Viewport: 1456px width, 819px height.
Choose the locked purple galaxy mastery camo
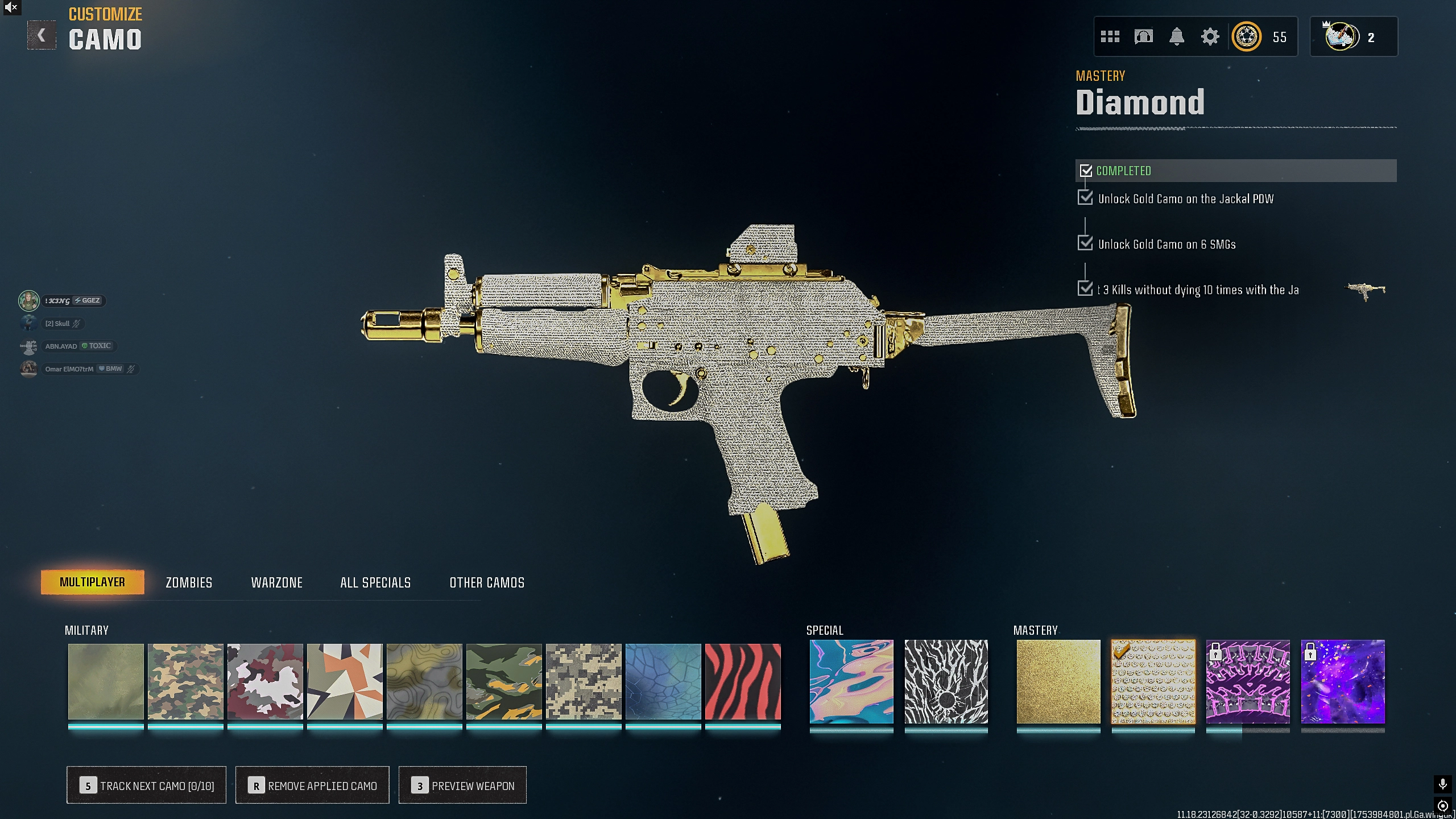coord(1343,681)
